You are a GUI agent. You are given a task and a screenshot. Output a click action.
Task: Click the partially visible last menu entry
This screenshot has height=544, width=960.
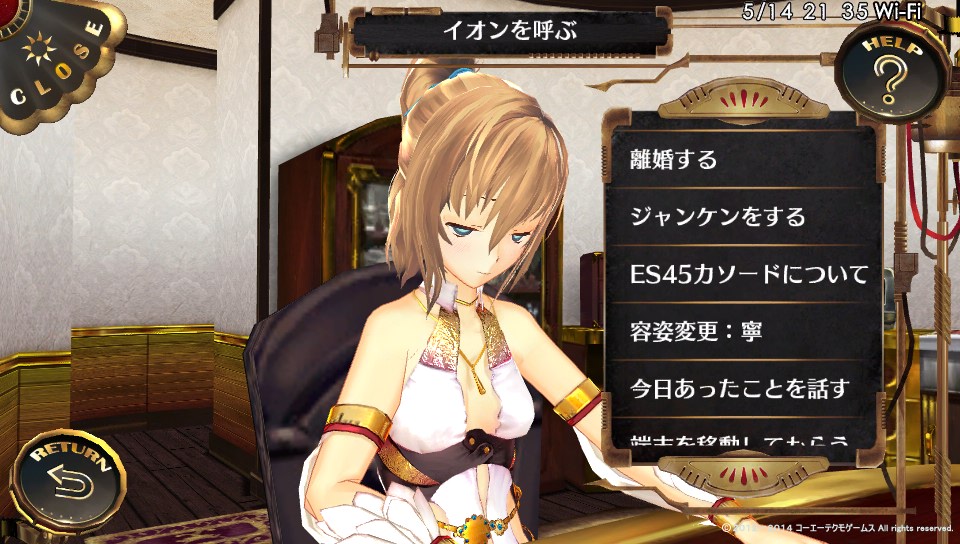click(743, 438)
